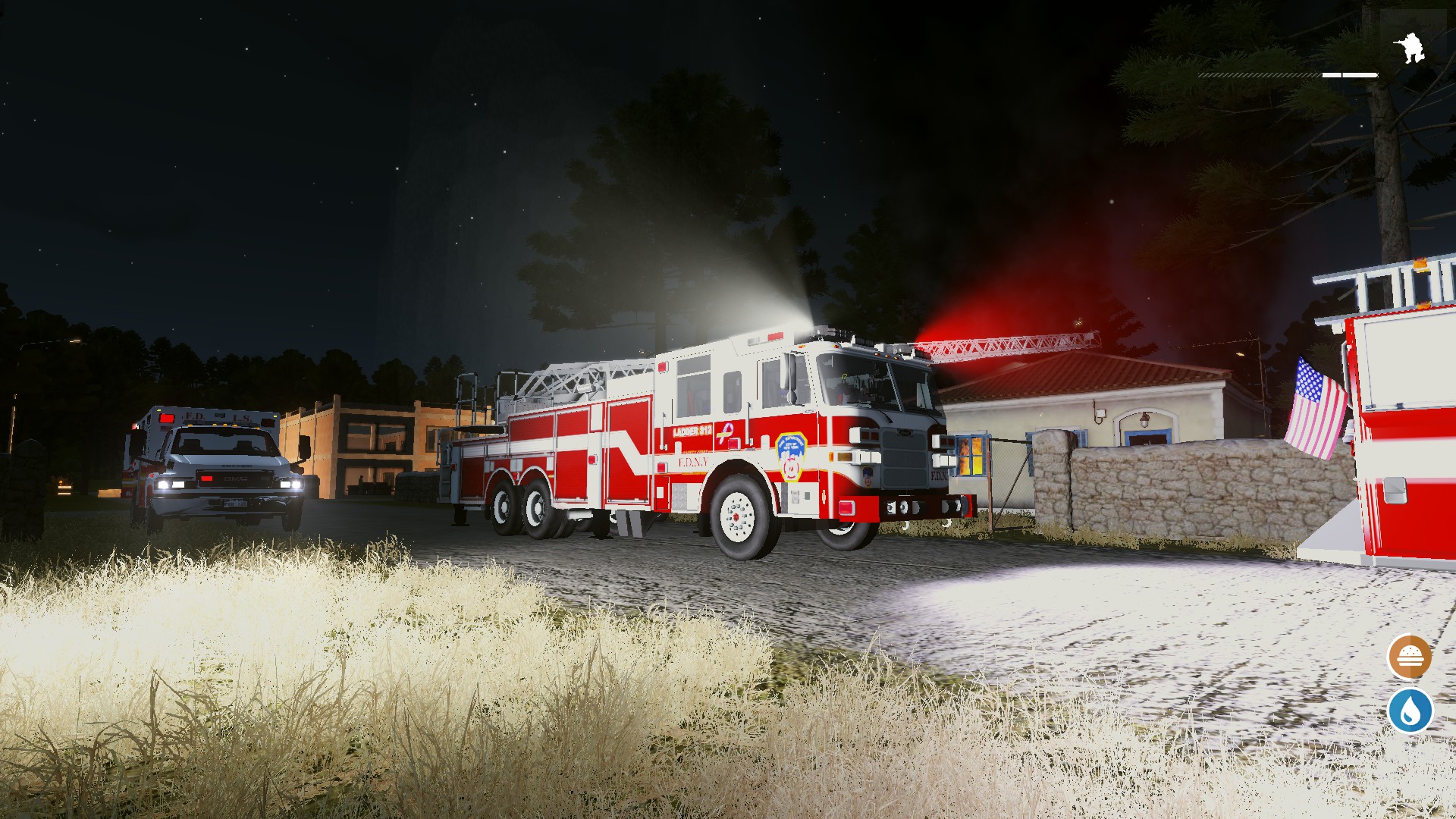This screenshot has height=819, width=1456.
Task: Click the soldier stance indicator icon
Action: click(1411, 49)
